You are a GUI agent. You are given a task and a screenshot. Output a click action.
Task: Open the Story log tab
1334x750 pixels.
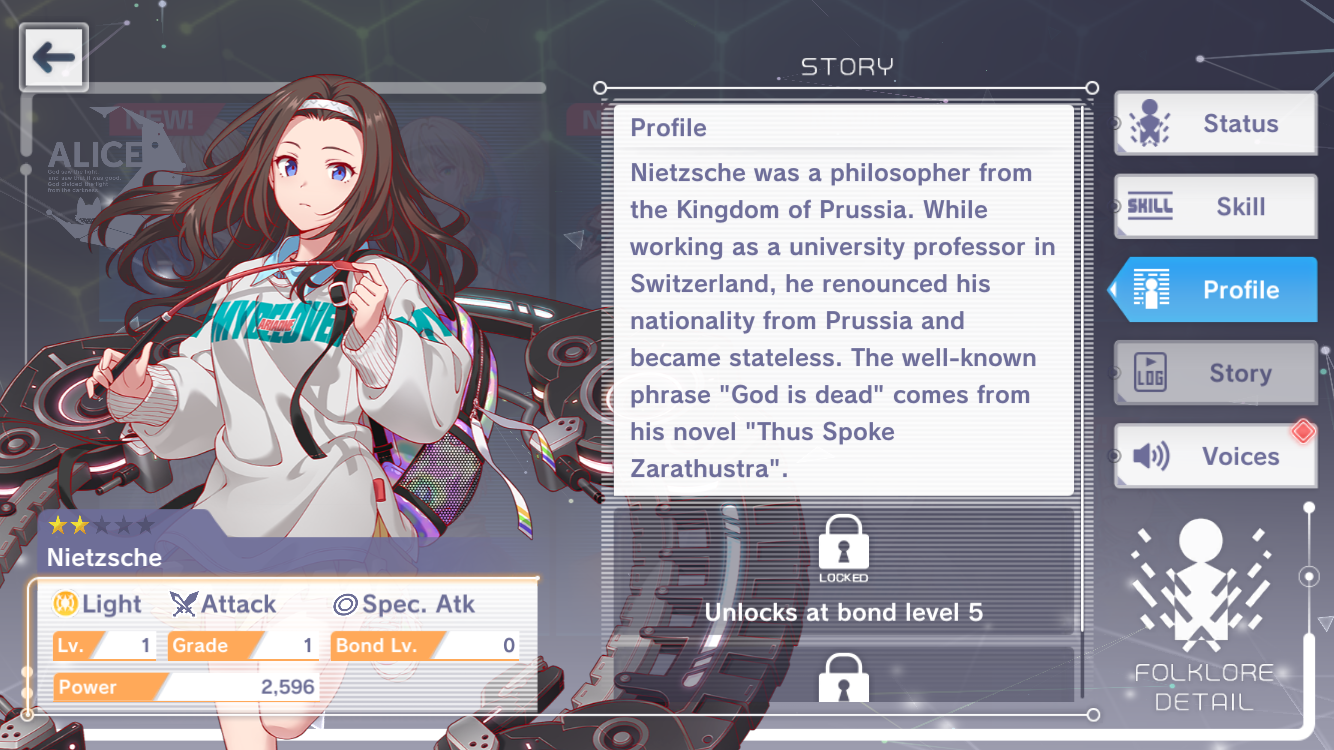(x=1216, y=373)
